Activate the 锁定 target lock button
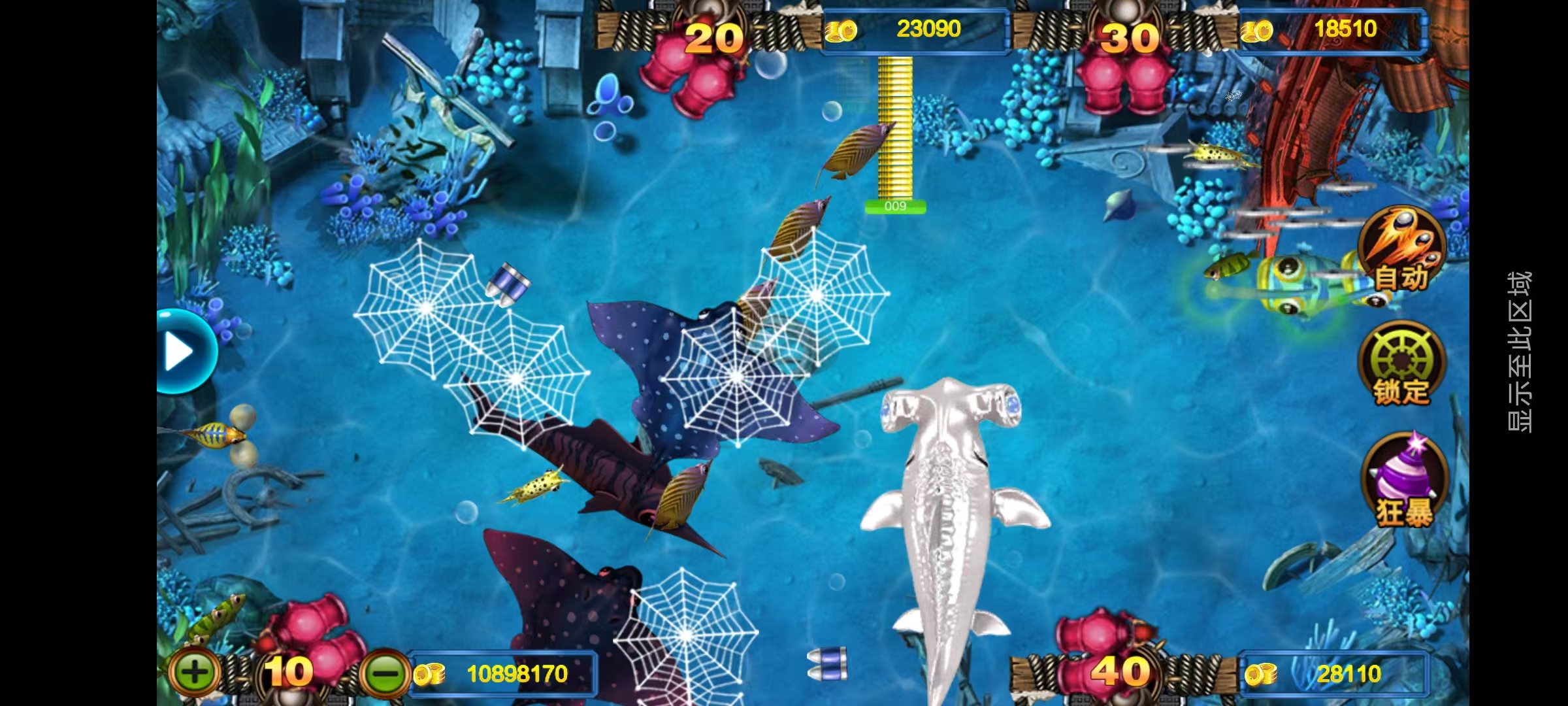This screenshot has width=1568, height=706. tap(1401, 364)
